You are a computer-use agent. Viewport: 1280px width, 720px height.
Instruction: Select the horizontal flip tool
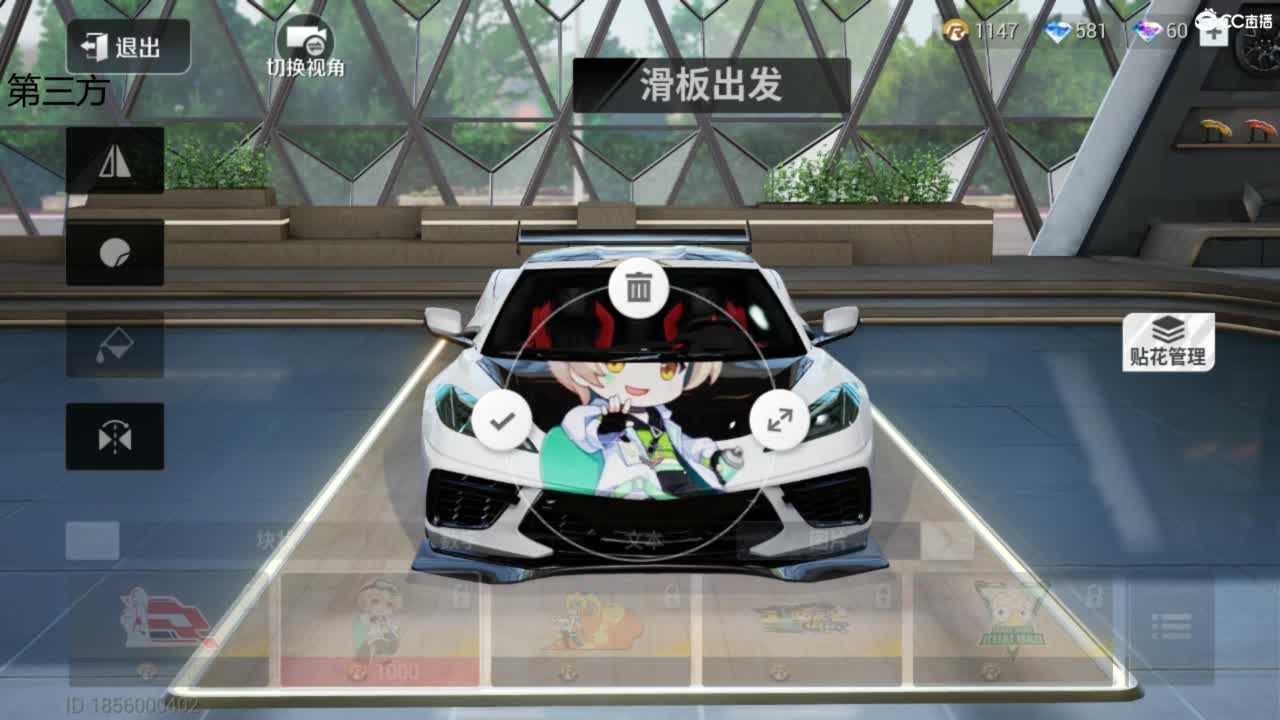point(114,160)
